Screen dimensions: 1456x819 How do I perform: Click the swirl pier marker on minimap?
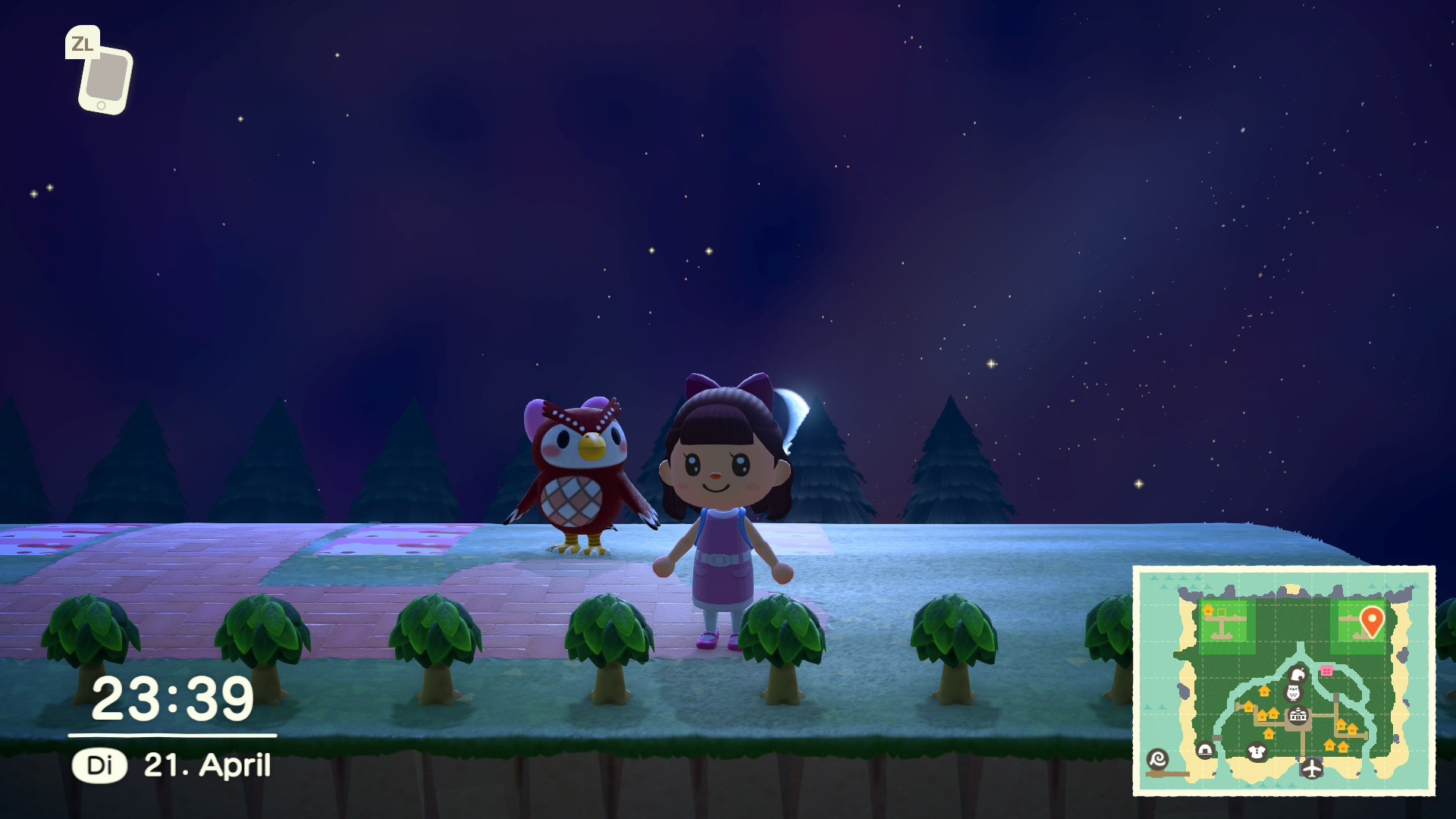click(x=1158, y=759)
